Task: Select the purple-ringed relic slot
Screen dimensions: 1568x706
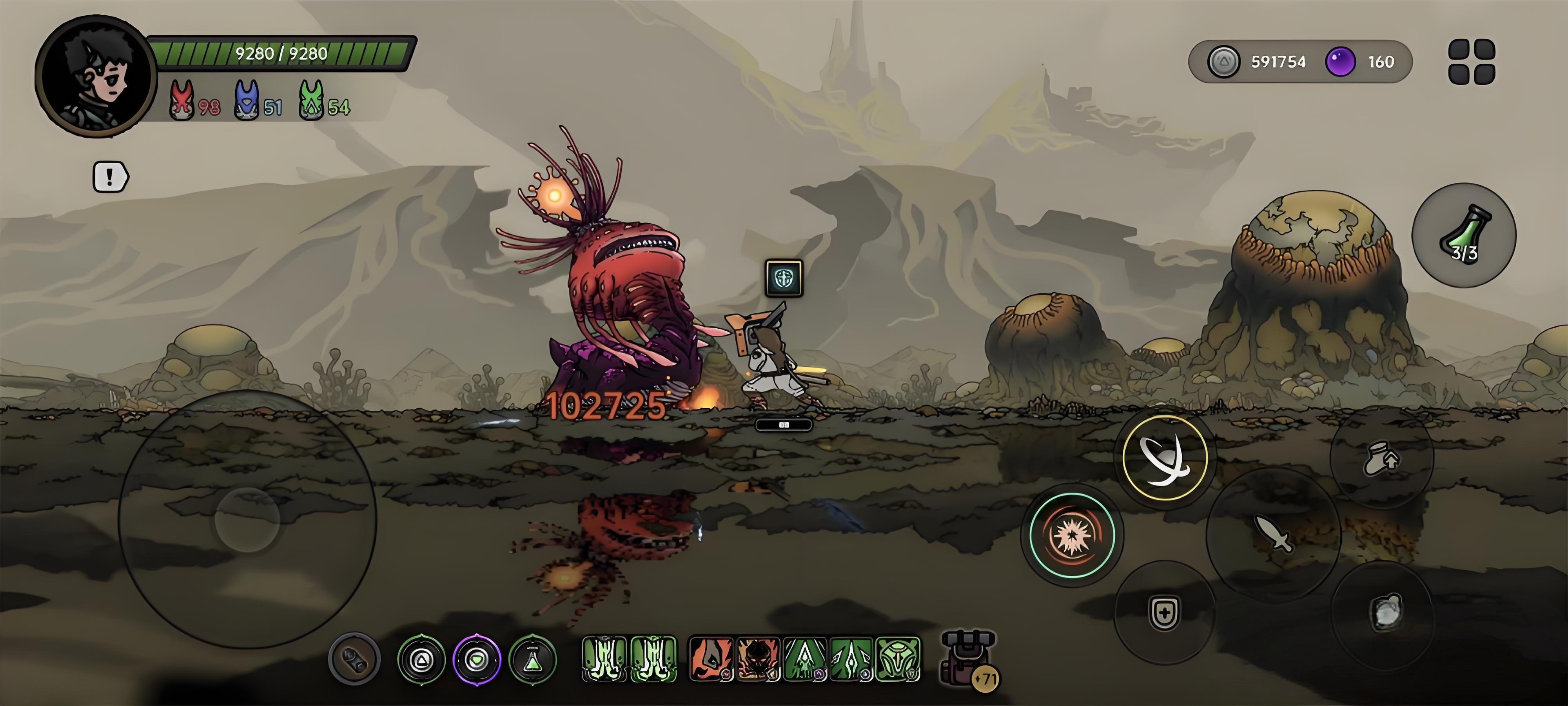Action: pyautogui.click(x=477, y=659)
